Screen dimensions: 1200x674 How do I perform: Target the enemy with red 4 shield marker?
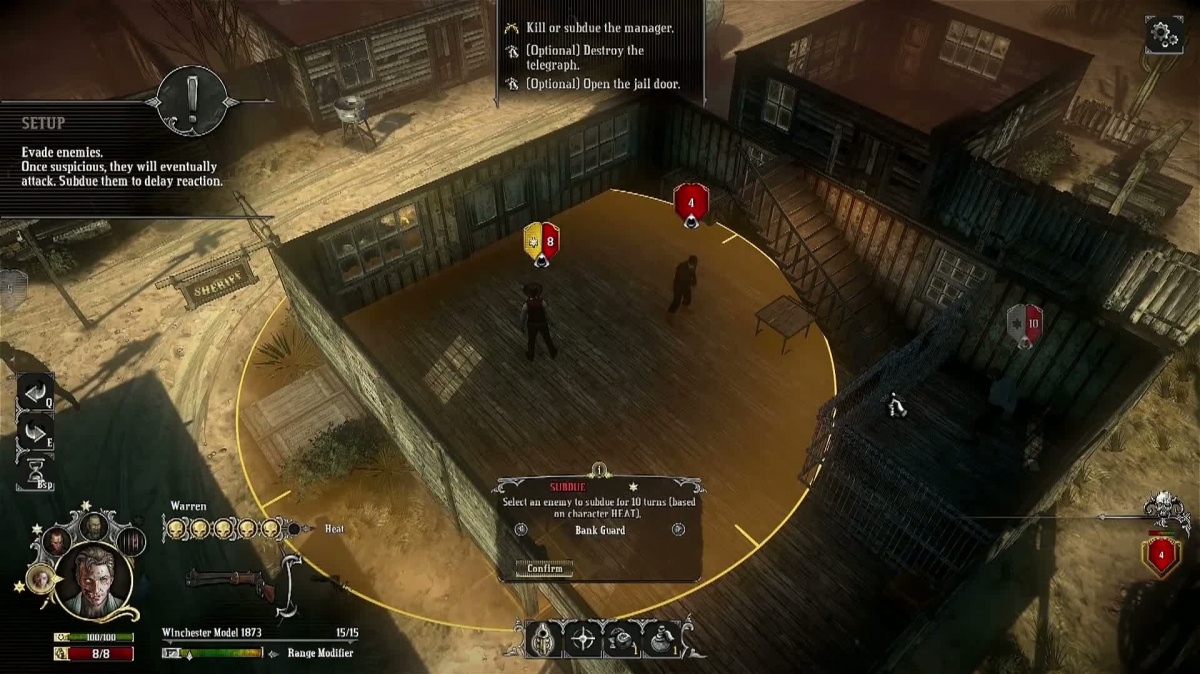click(691, 203)
